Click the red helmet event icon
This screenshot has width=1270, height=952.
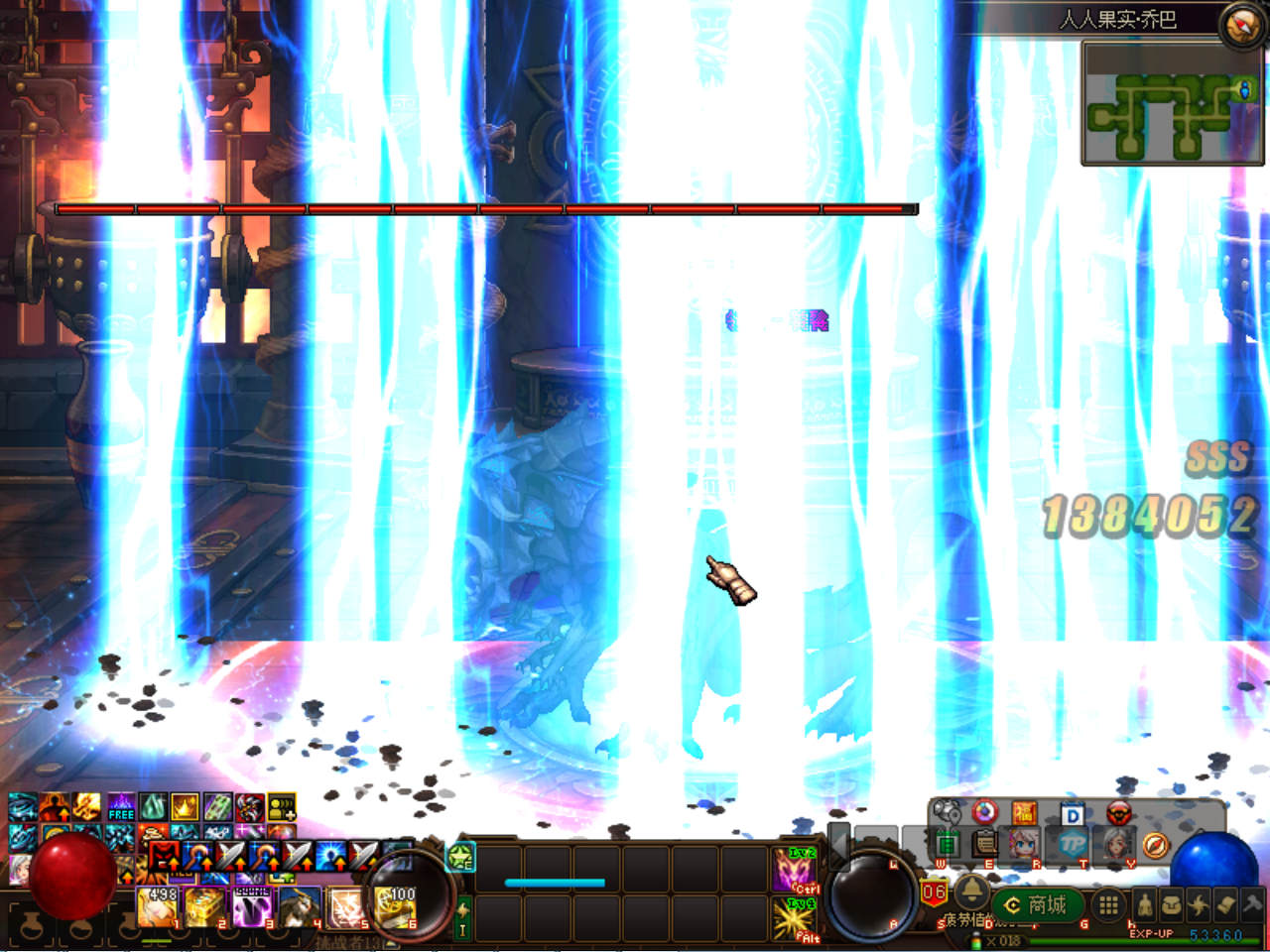click(x=1120, y=811)
